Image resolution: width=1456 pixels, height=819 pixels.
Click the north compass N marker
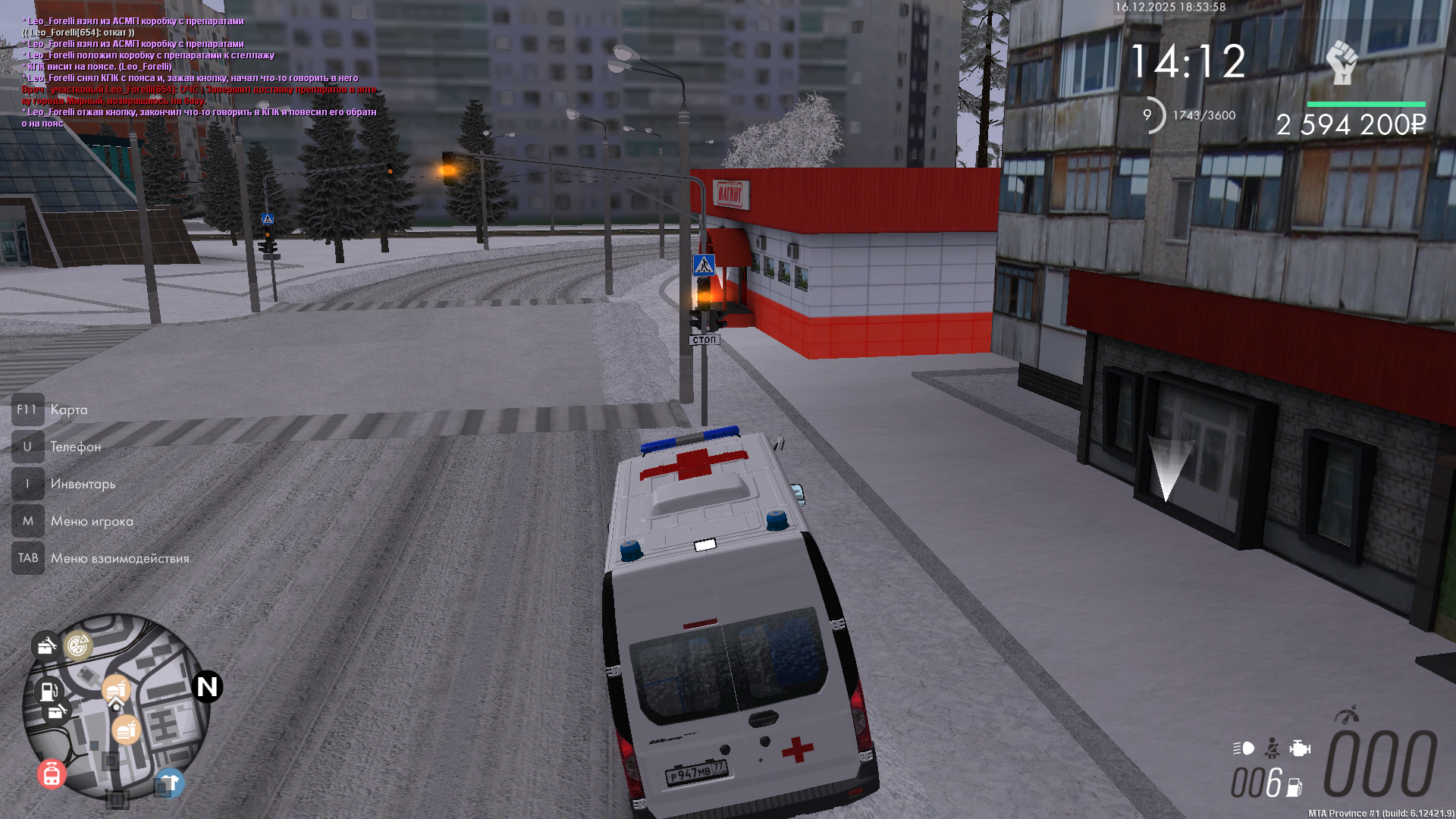click(207, 687)
